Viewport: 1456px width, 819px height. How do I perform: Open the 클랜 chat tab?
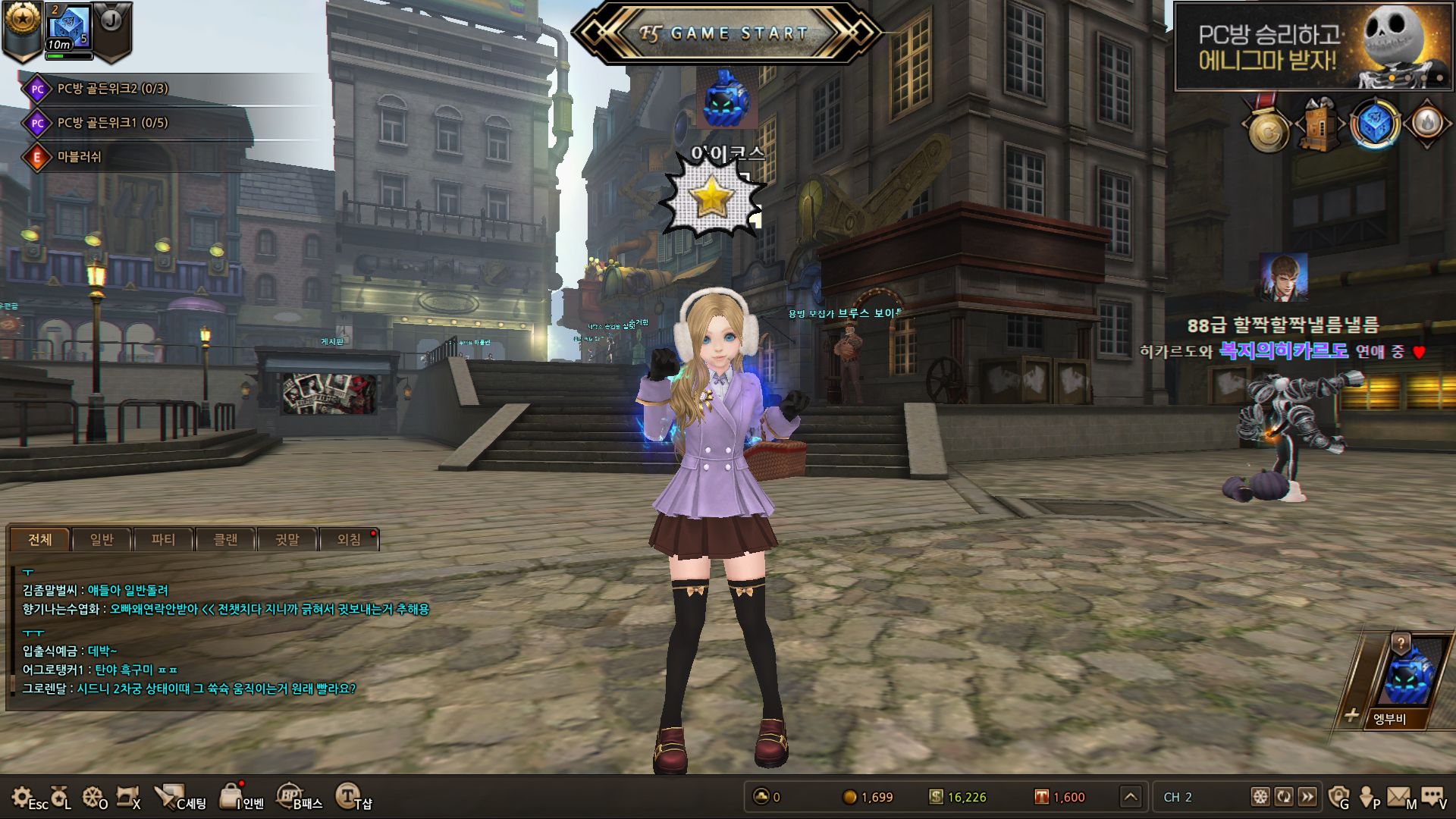click(x=225, y=539)
